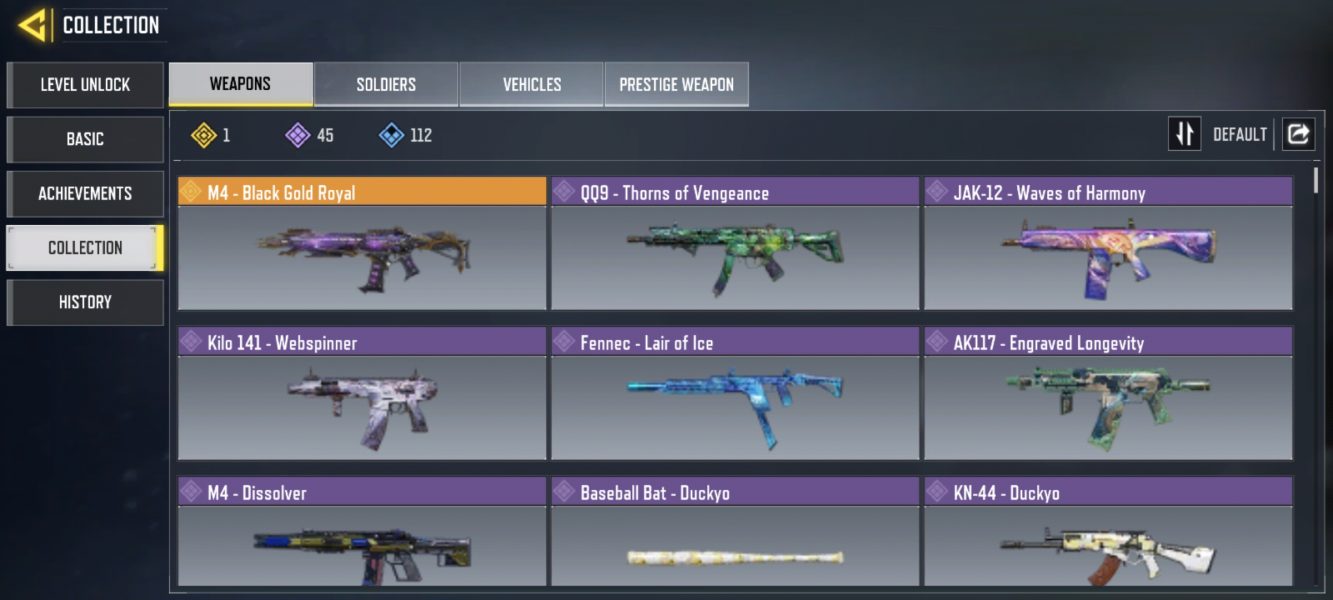Select the Kilo 141 Webspinner card
This screenshot has height=600, width=1333.
tap(362, 395)
